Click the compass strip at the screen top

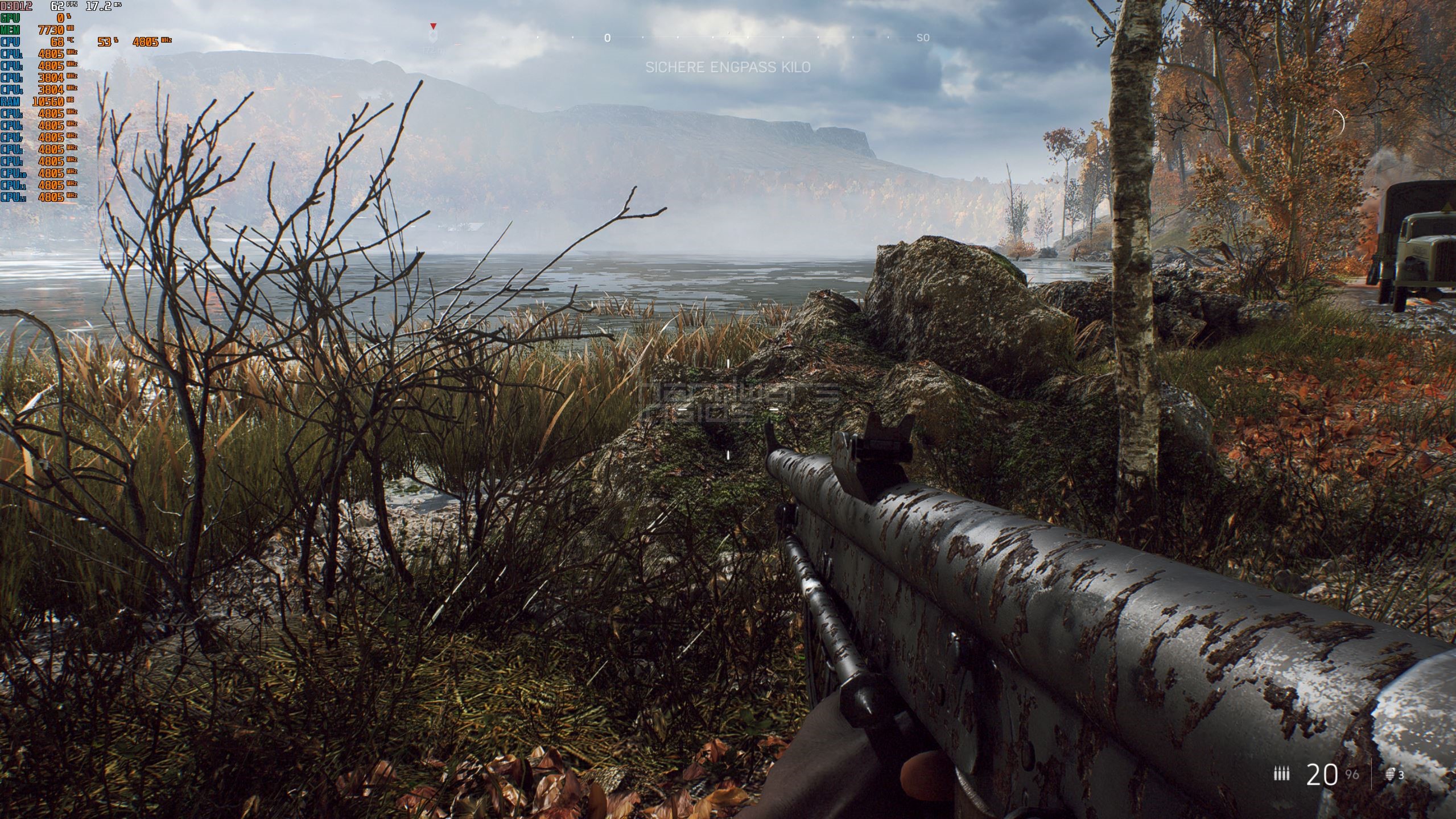pos(728,38)
